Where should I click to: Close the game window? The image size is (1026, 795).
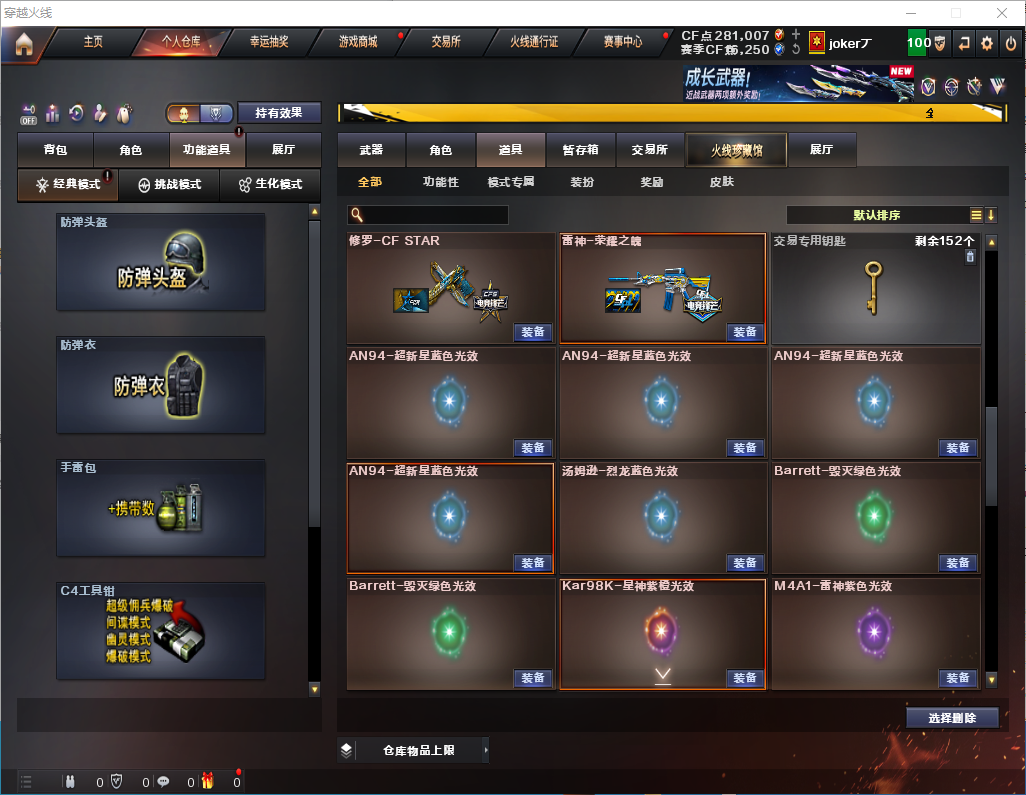pyautogui.click(x=1001, y=13)
